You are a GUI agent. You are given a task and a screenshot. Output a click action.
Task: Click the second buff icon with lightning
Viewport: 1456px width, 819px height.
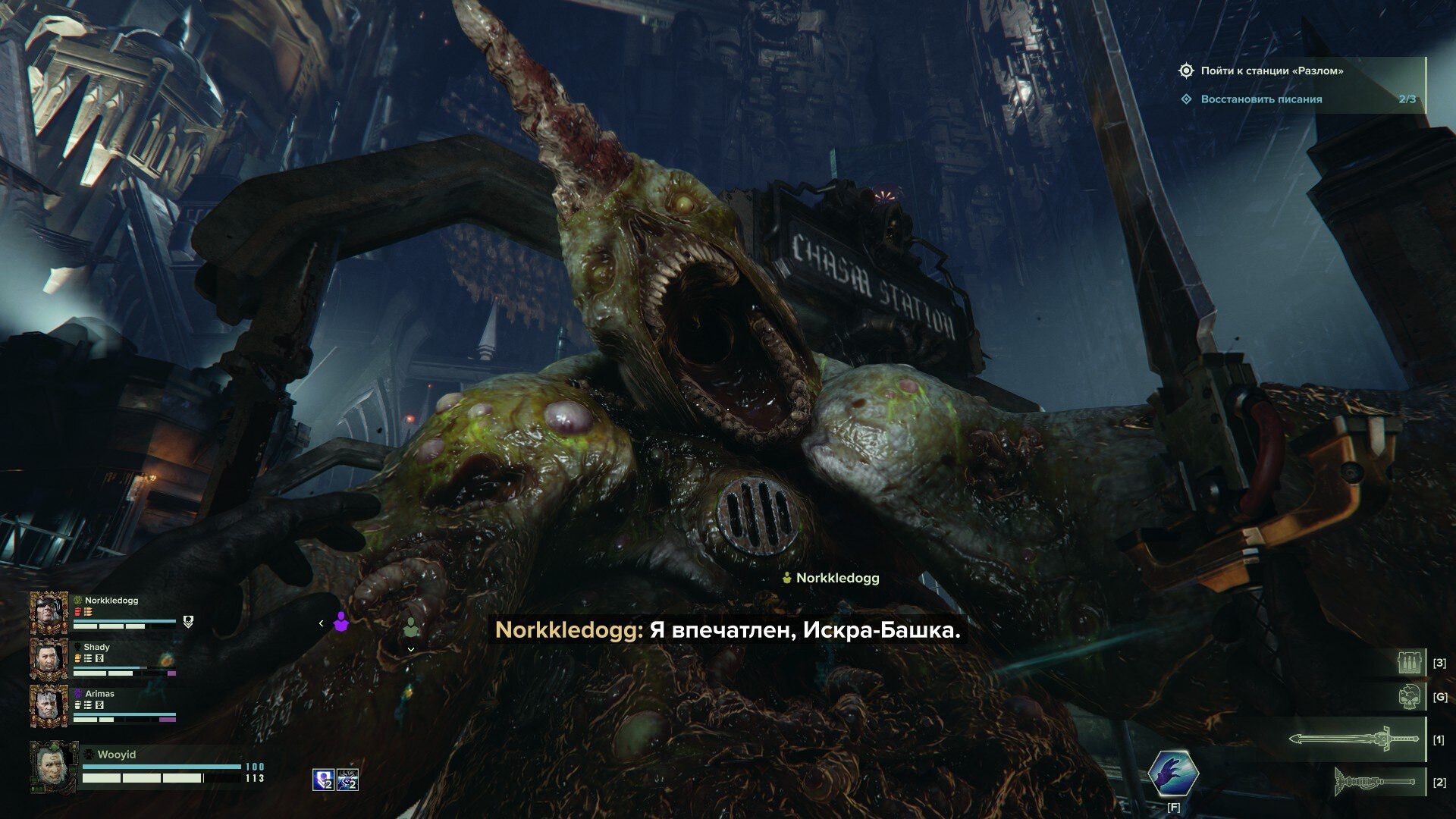tap(347, 780)
